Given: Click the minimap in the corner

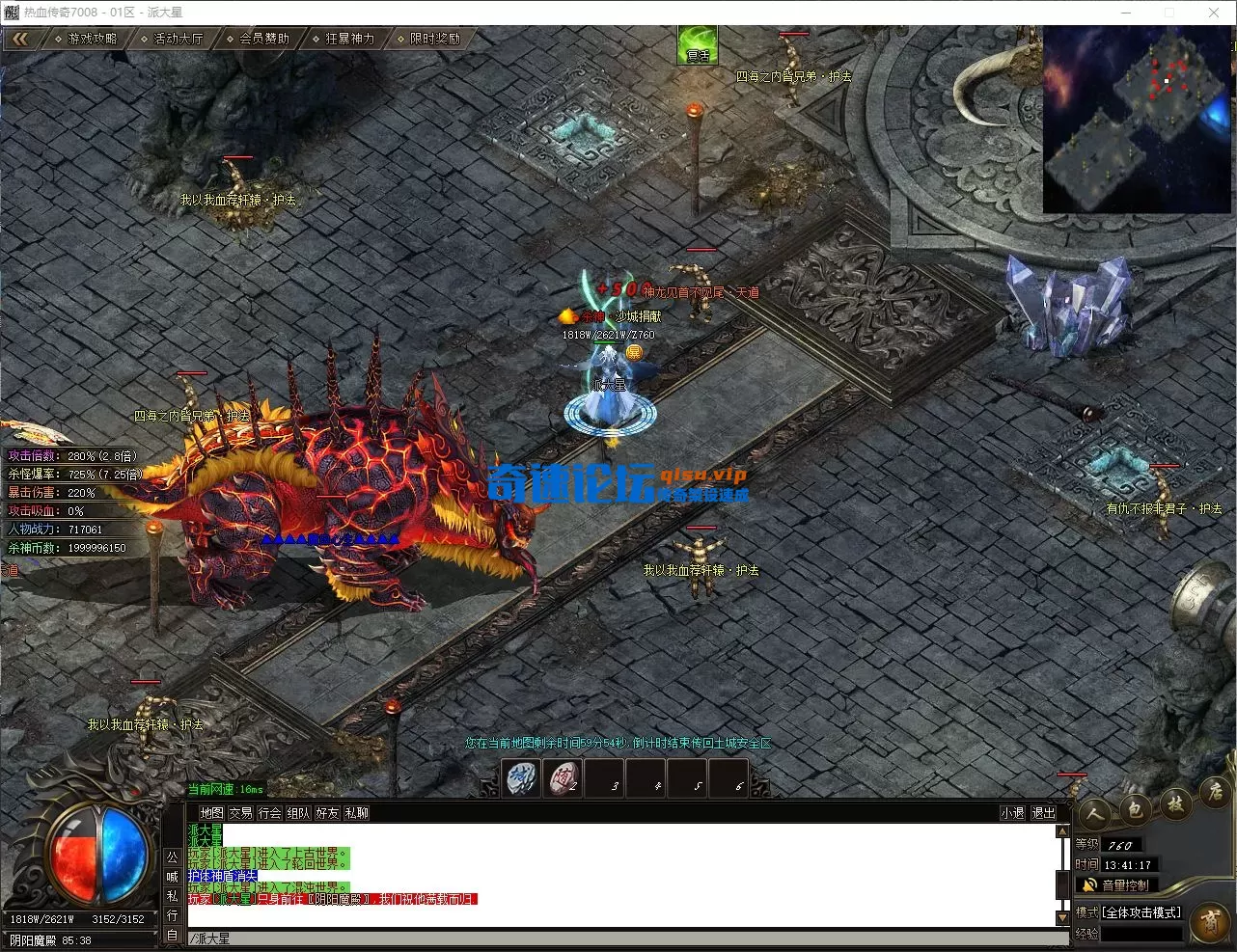Looking at the screenshot, I should tap(1137, 118).
